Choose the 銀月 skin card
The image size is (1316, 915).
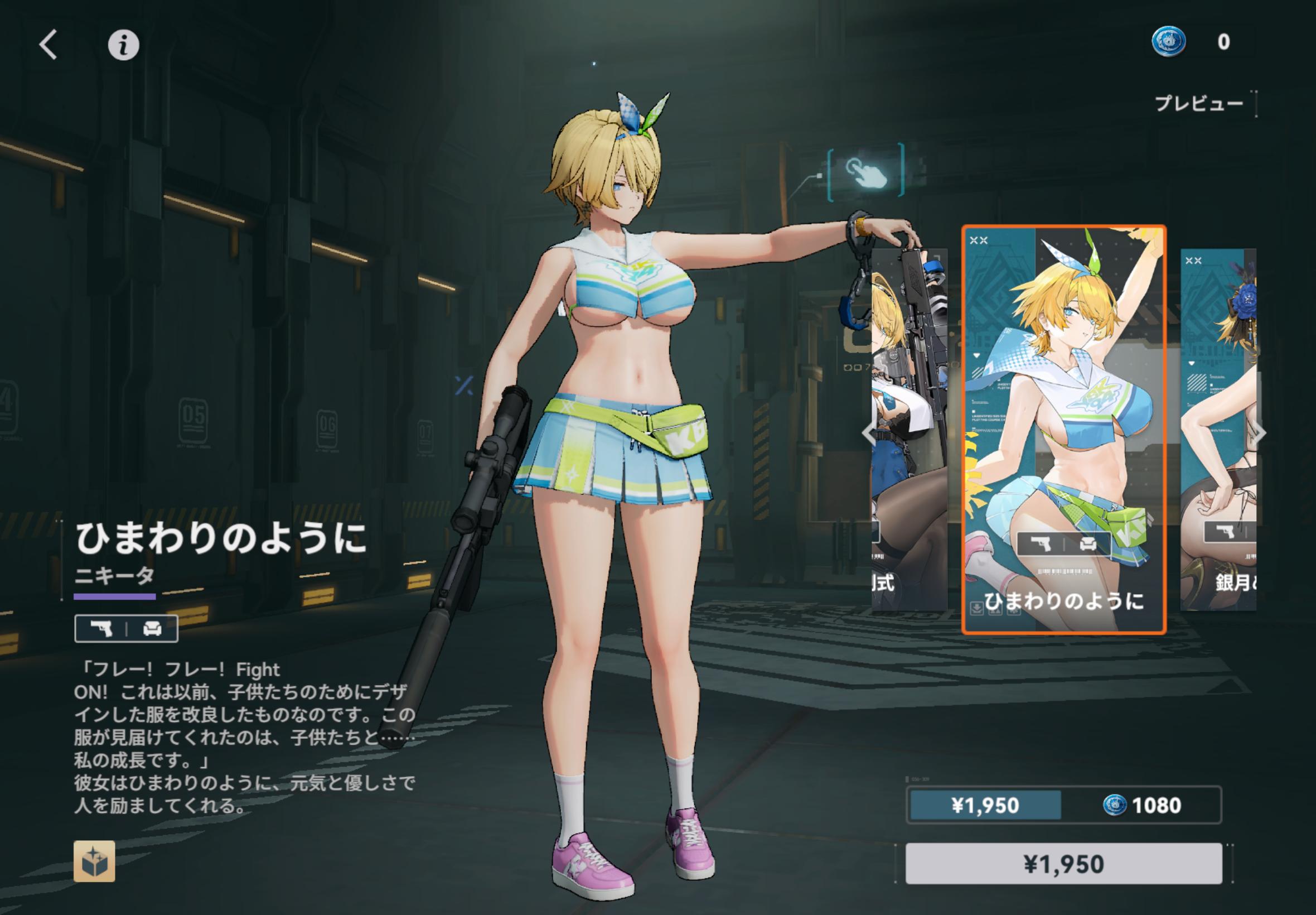click(1218, 429)
